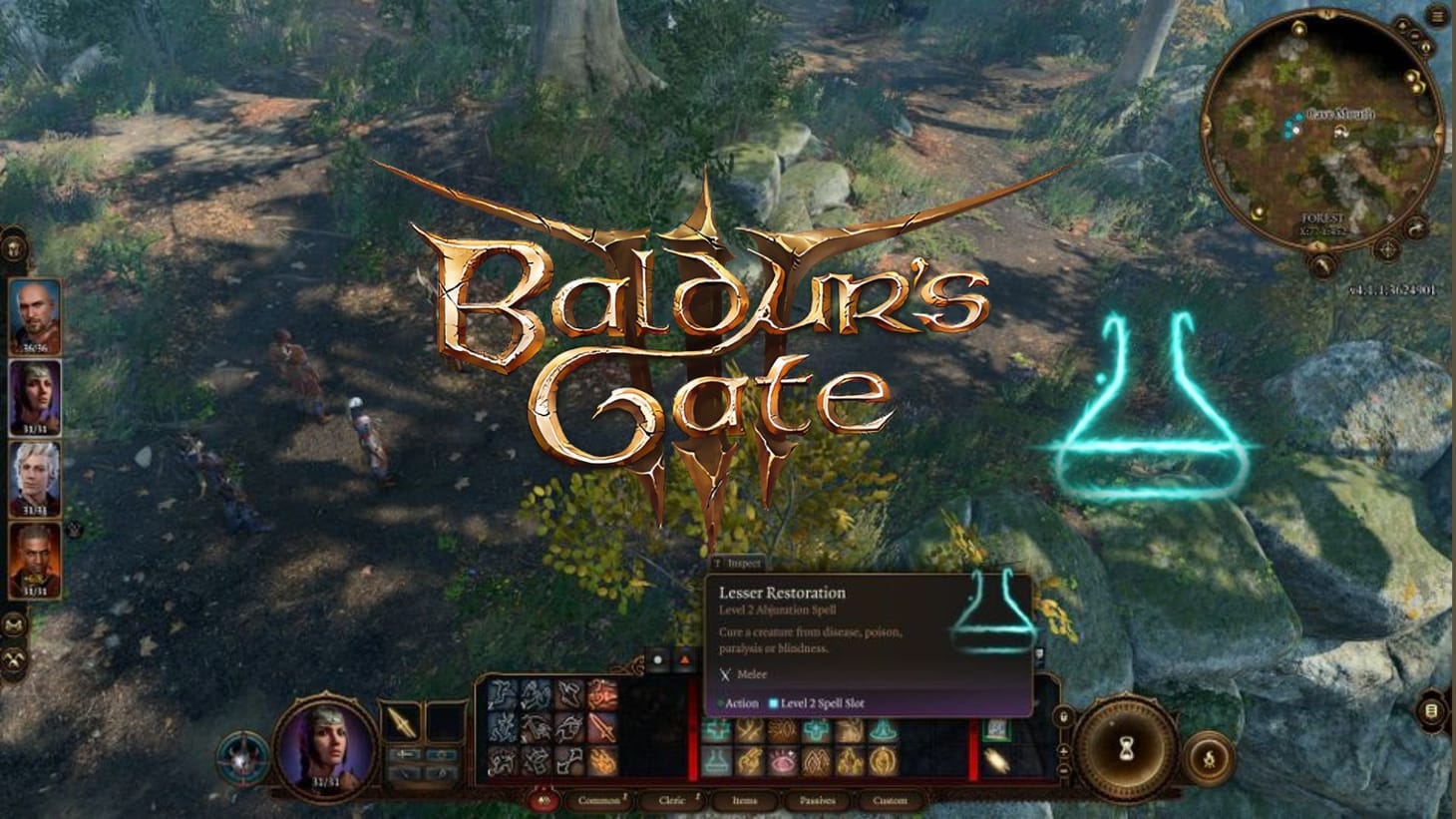Screen dimensions: 1456x819
Task: Click the red circular orb left of the Common tab
Action: click(x=544, y=800)
